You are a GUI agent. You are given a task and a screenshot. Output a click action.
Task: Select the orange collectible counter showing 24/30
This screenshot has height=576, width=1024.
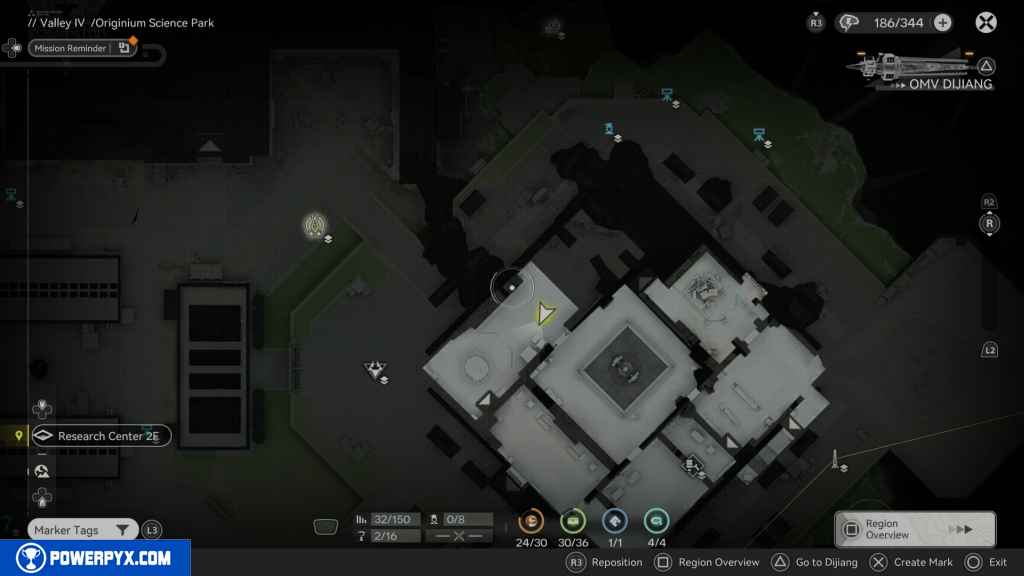point(531,520)
